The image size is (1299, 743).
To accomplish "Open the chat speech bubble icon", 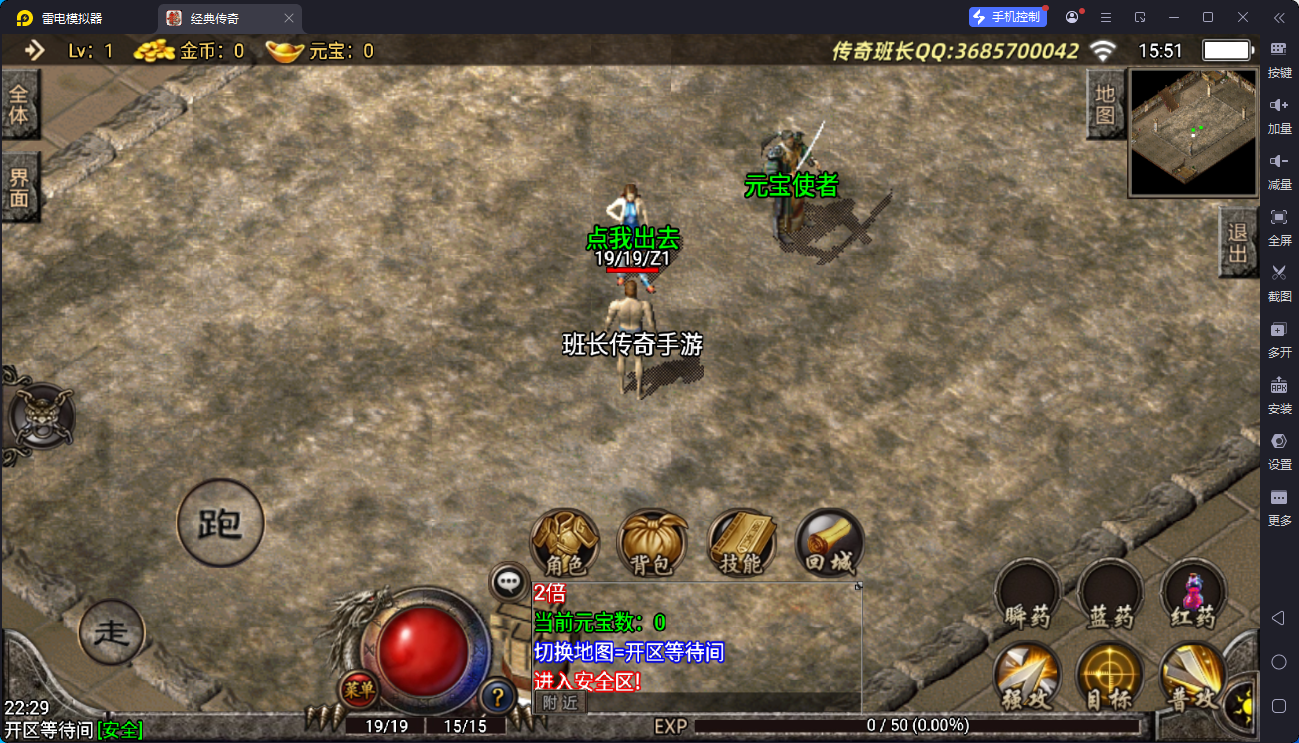I will (x=509, y=581).
